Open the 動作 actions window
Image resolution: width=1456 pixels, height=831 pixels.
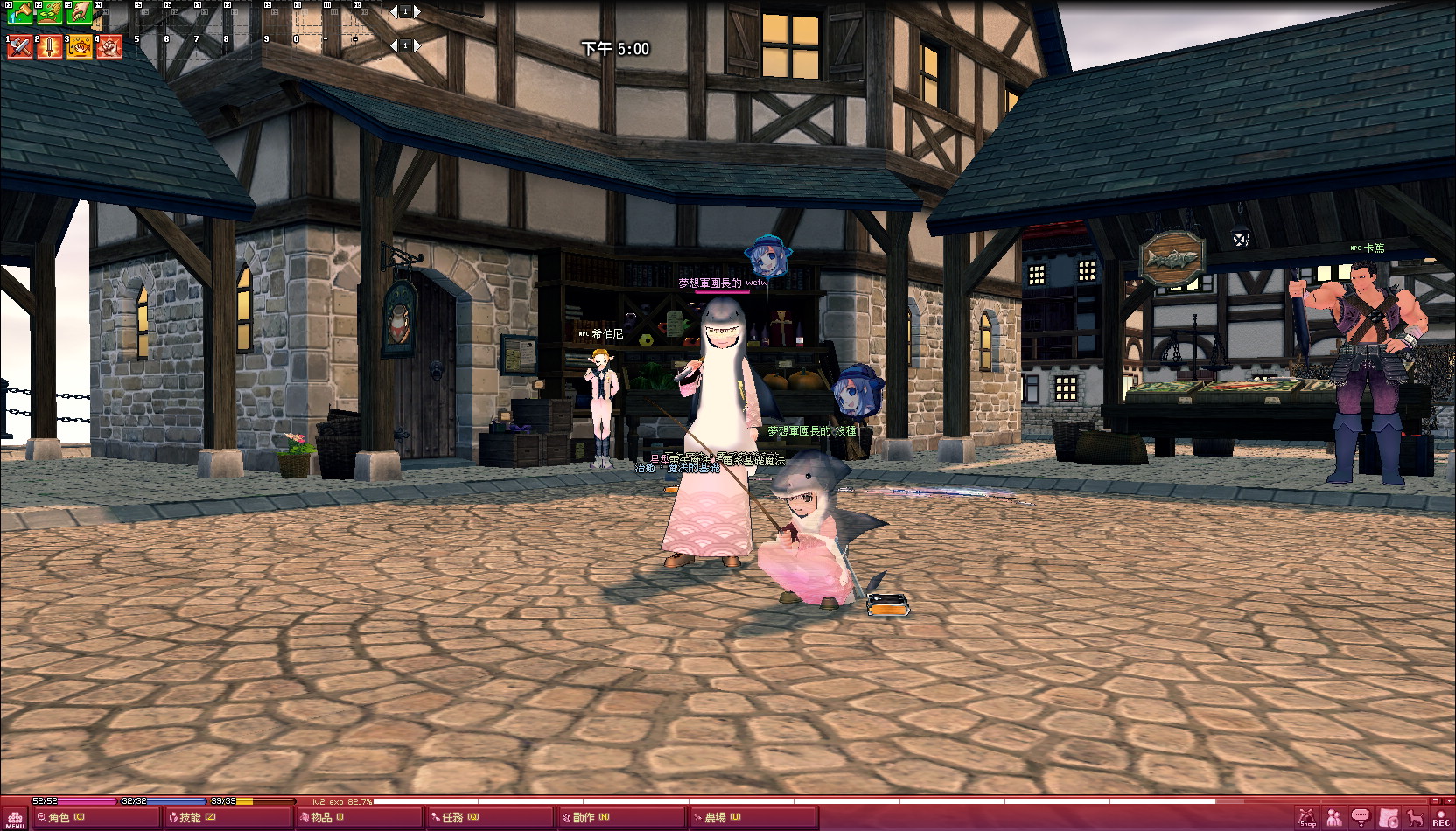pos(586,817)
